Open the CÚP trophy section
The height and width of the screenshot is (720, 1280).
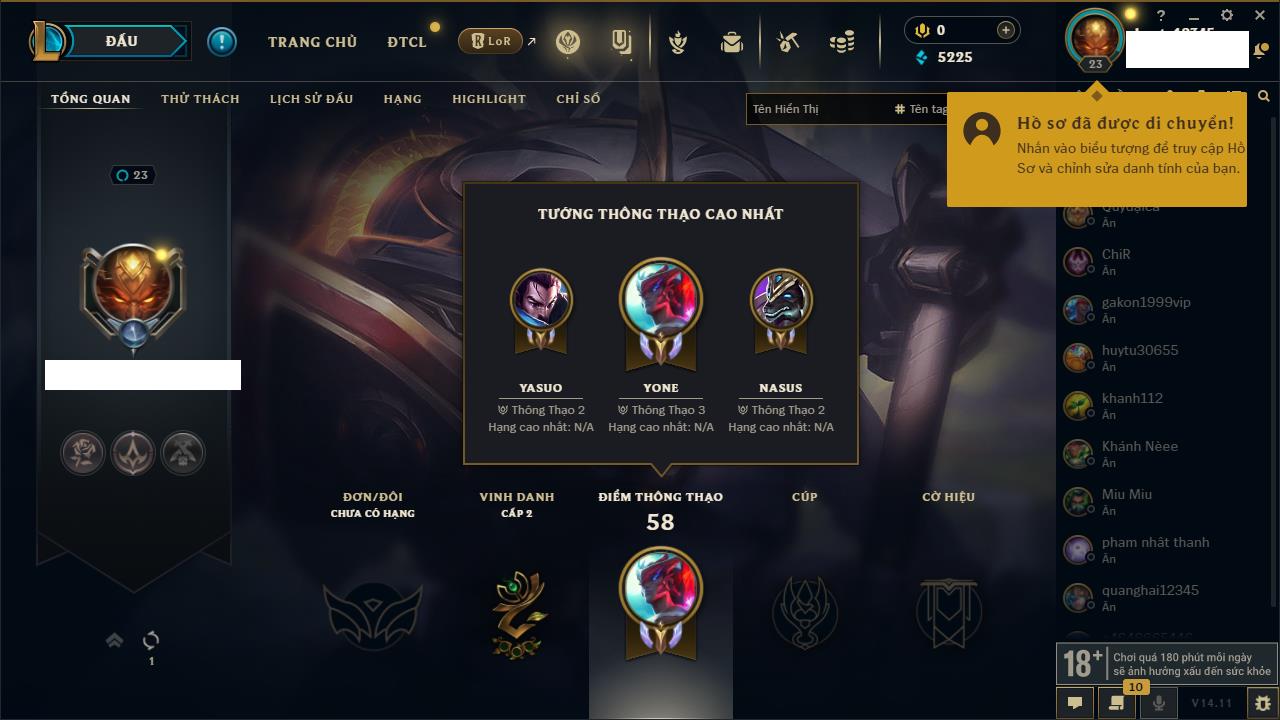[805, 610]
